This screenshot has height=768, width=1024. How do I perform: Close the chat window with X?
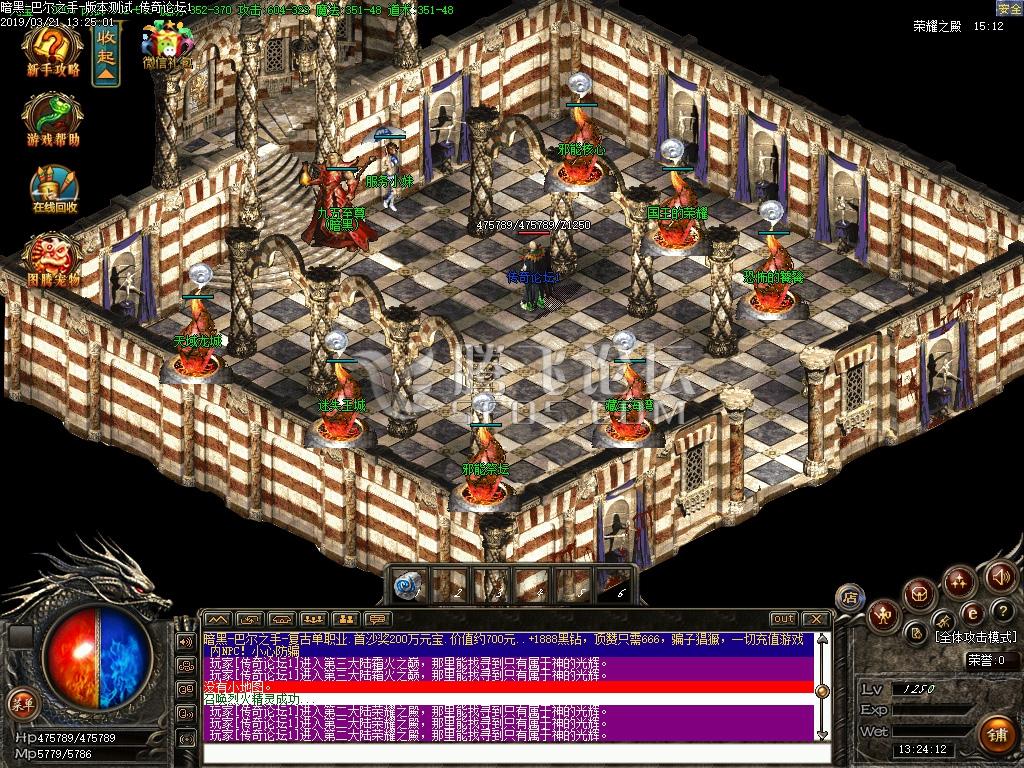[816, 619]
